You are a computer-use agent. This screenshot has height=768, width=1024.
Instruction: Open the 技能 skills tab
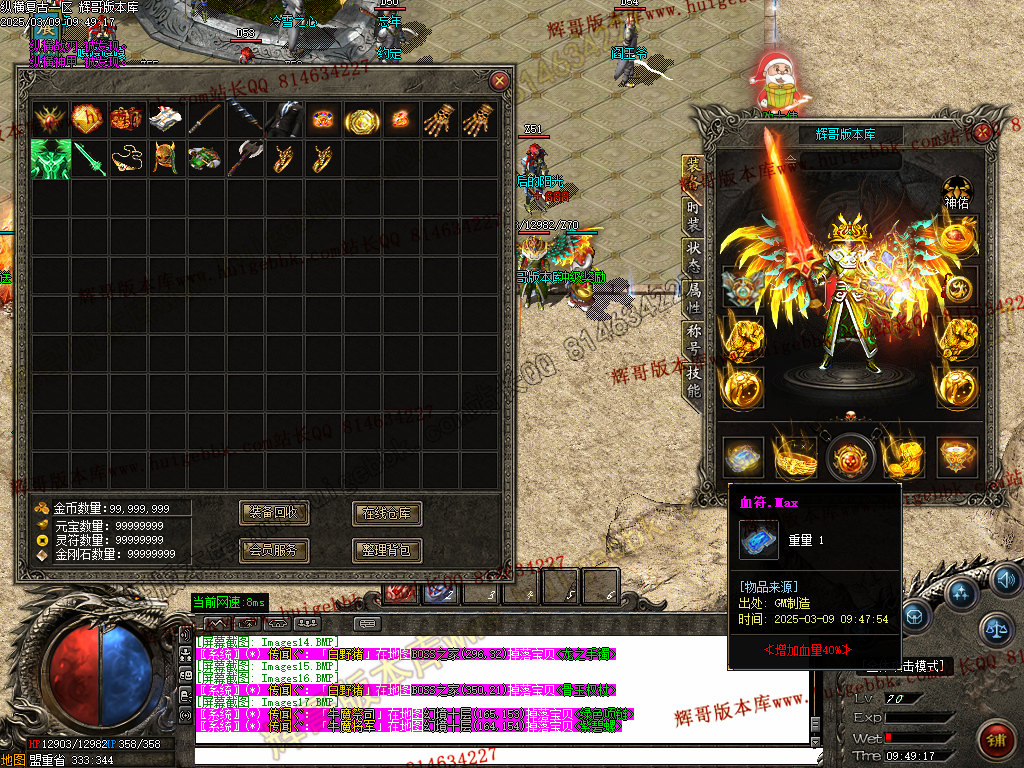click(693, 382)
